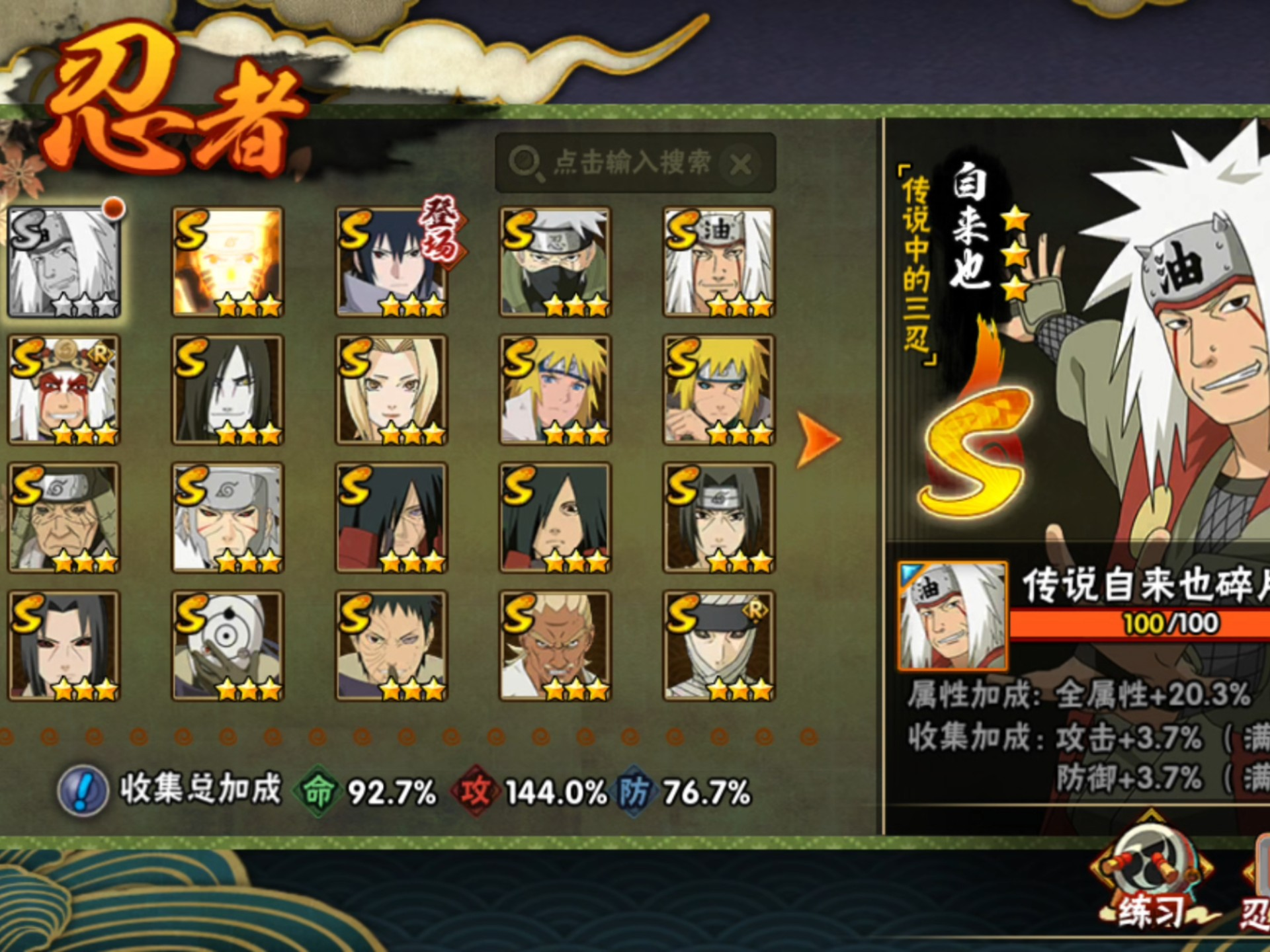Choose the elderly Third Hokage Hiruzen portrait
This screenshot has height=952, width=1270.
tap(64, 517)
